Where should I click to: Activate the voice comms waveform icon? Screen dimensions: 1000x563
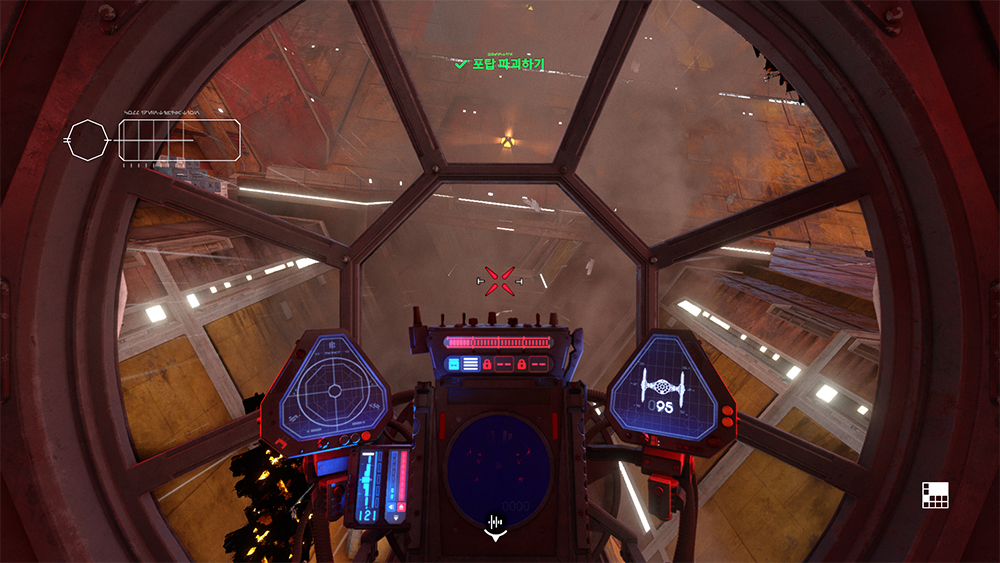click(496, 522)
